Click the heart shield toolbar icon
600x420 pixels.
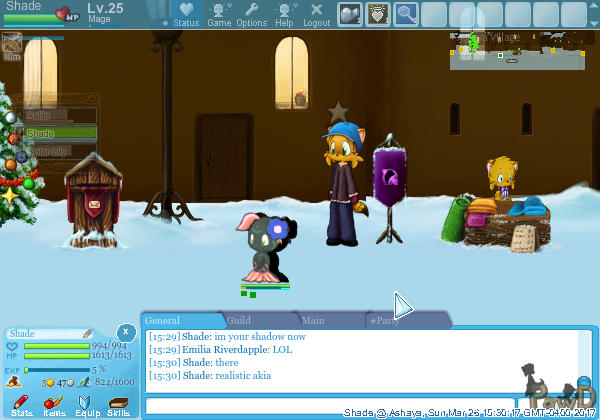pos(377,14)
